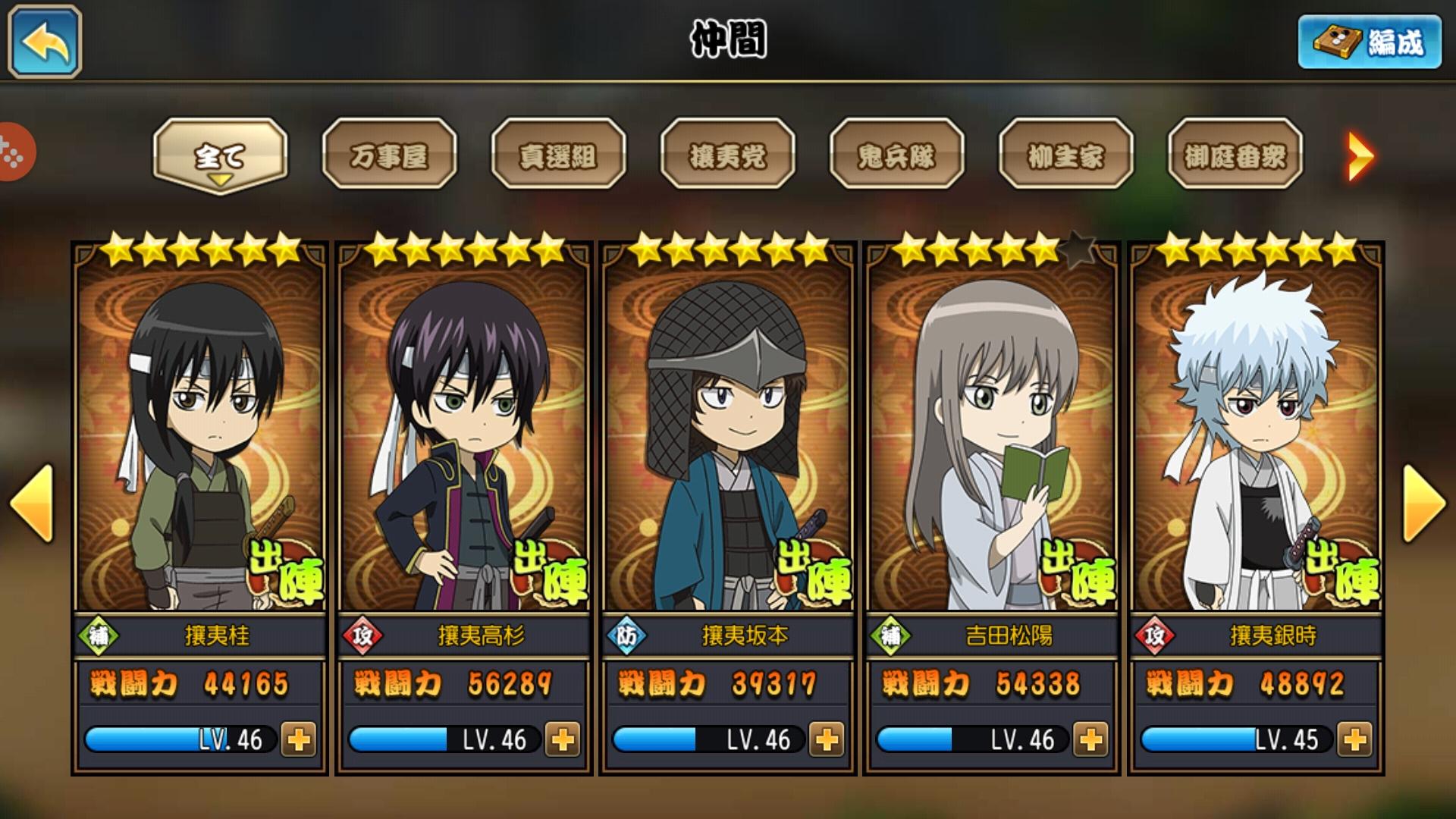The width and height of the screenshot is (1456, 819).
Task: Choose the 攘夷坂本 character card
Action: [727, 440]
